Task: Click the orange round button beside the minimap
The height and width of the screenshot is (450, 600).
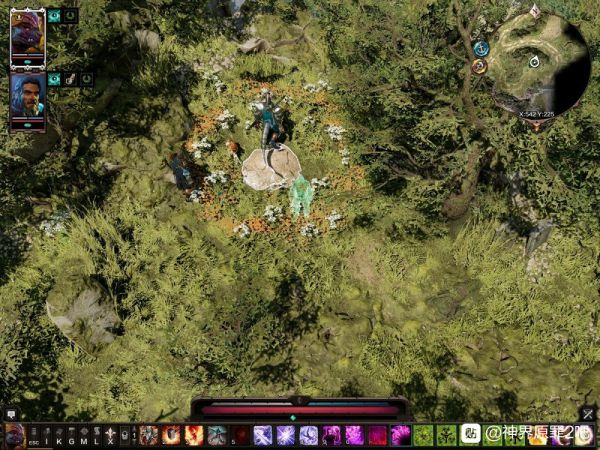Action: pyautogui.click(x=479, y=67)
